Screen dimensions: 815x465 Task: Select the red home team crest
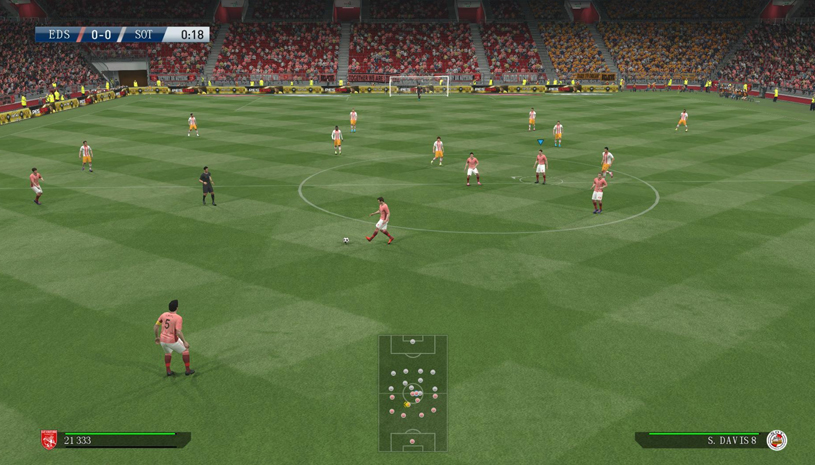tap(48, 440)
